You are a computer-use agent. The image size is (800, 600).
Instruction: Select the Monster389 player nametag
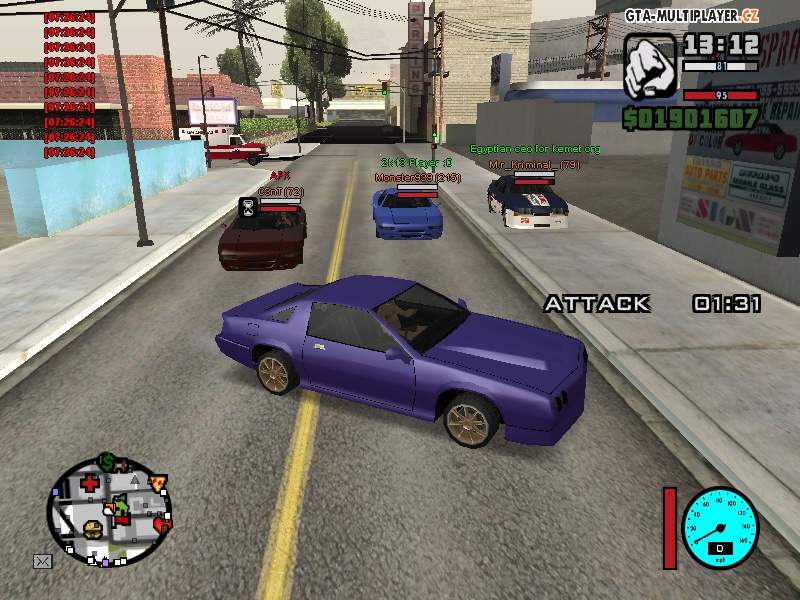coord(417,177)
